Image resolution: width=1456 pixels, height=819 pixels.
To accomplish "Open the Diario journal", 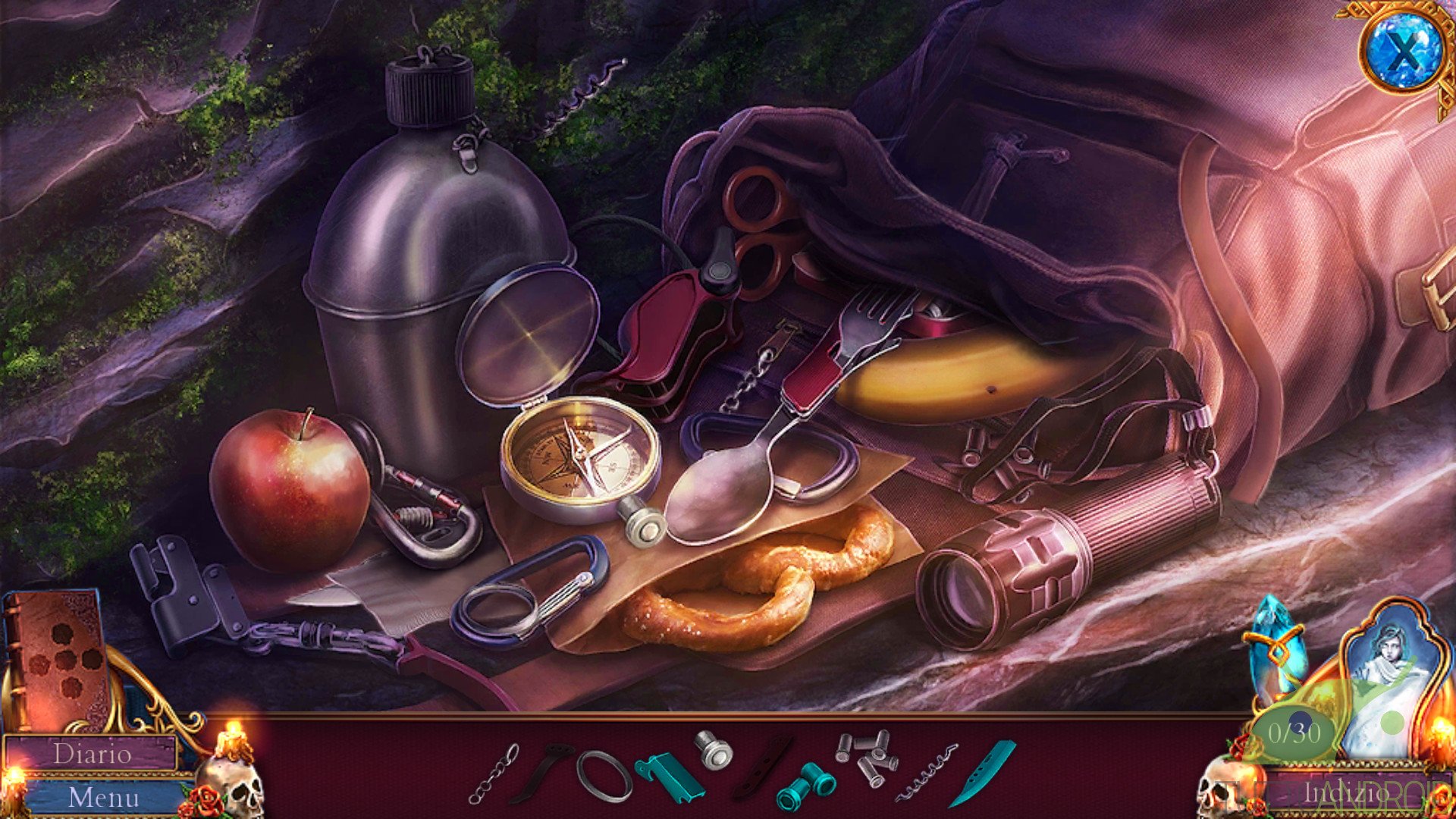I will (x=92, y=754).
